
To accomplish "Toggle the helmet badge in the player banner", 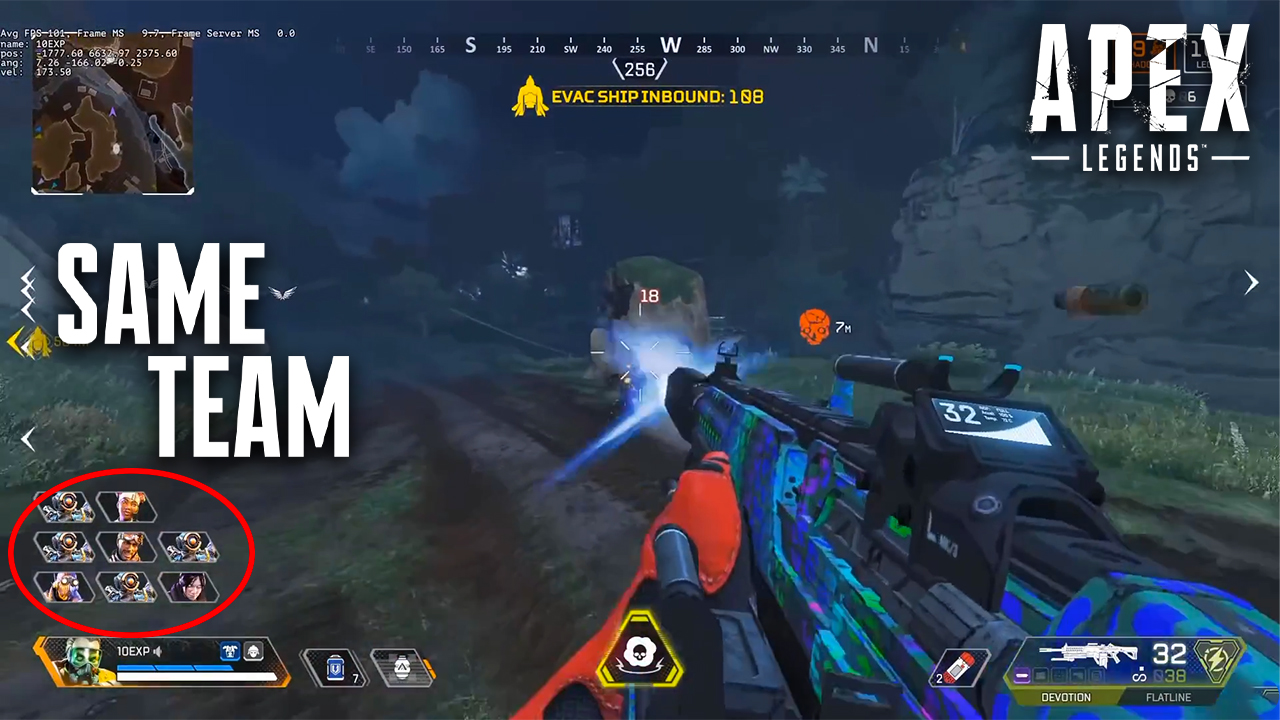I will (254, 653).
